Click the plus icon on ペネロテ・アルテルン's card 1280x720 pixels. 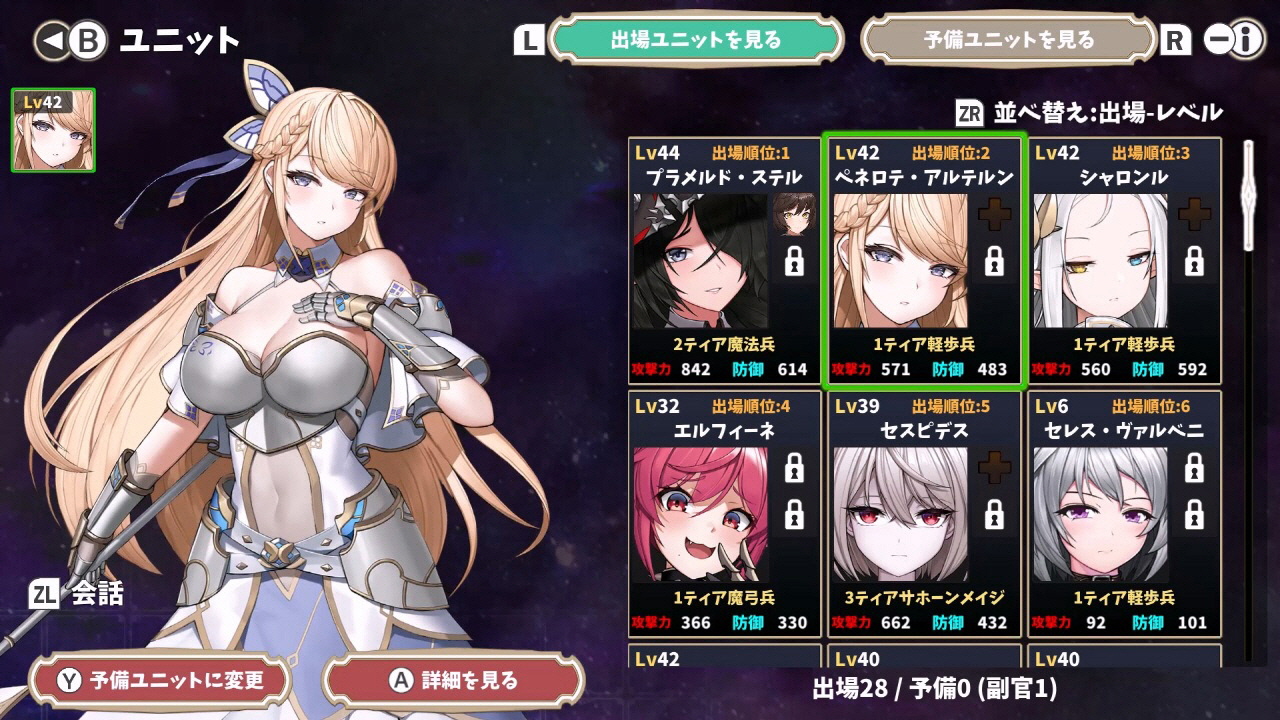[993, 213]
